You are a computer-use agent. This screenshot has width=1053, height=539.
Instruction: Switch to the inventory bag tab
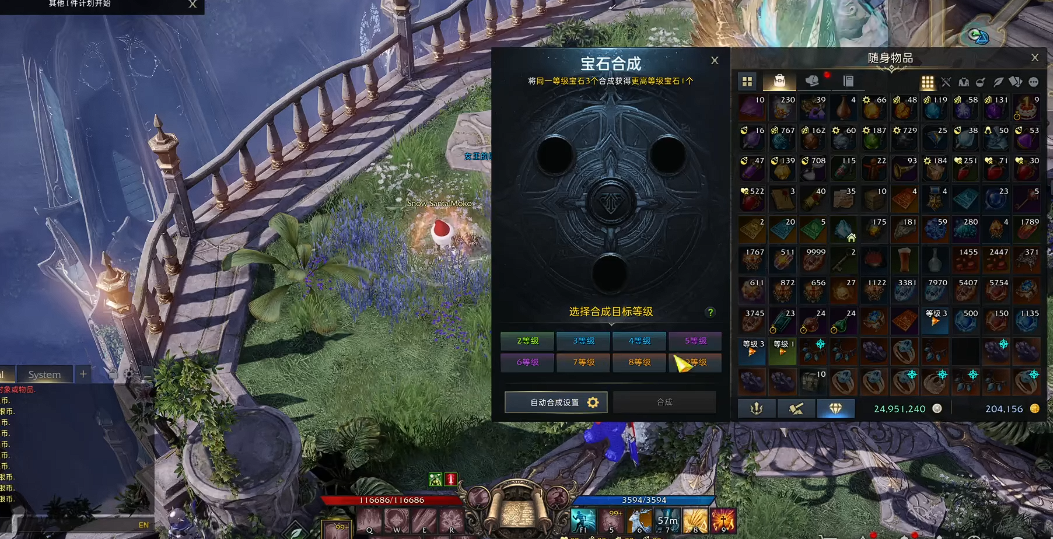pyautogui.click(x=779, y=81)
